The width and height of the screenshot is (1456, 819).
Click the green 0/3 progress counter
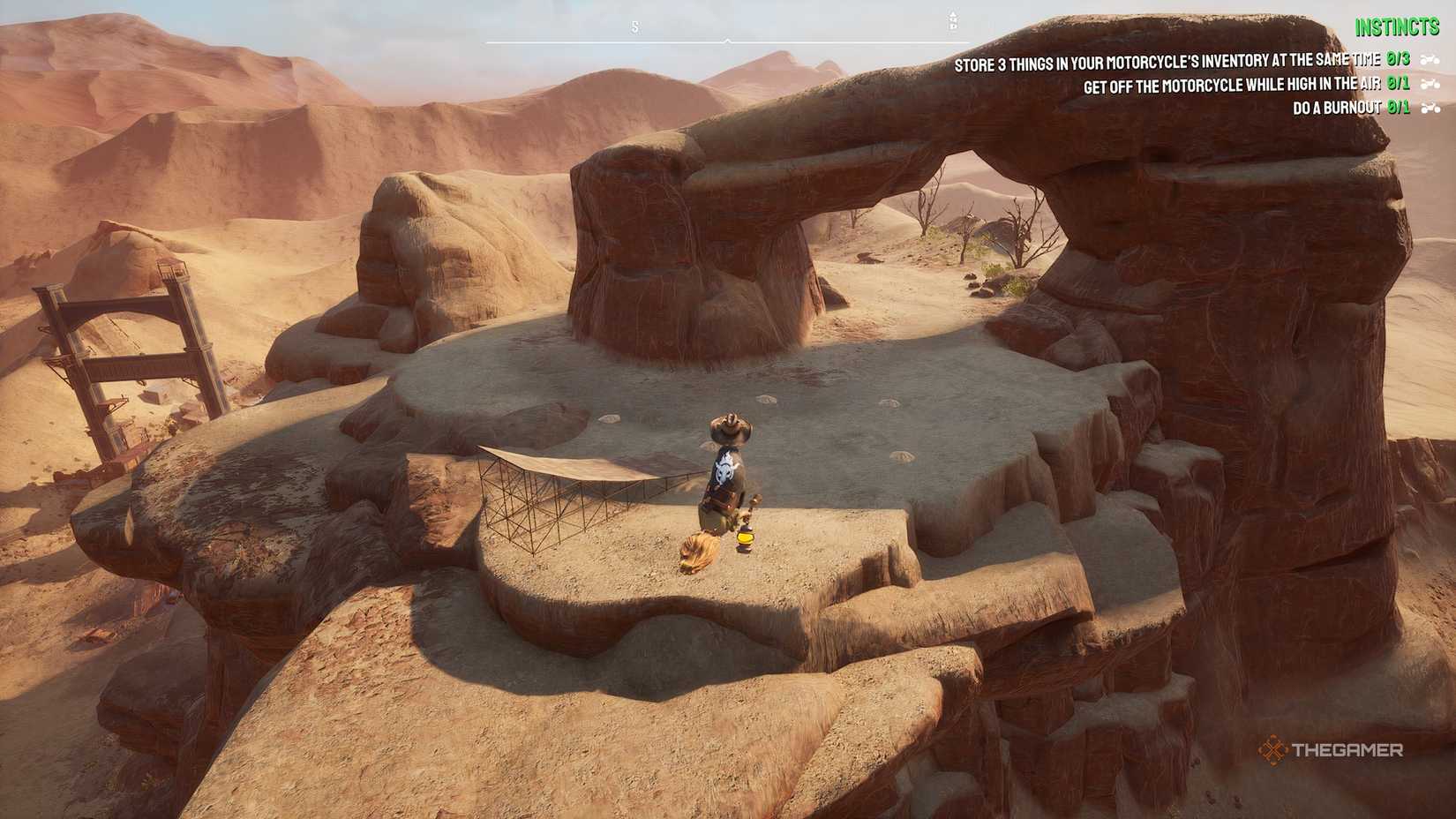point(1397,58)
